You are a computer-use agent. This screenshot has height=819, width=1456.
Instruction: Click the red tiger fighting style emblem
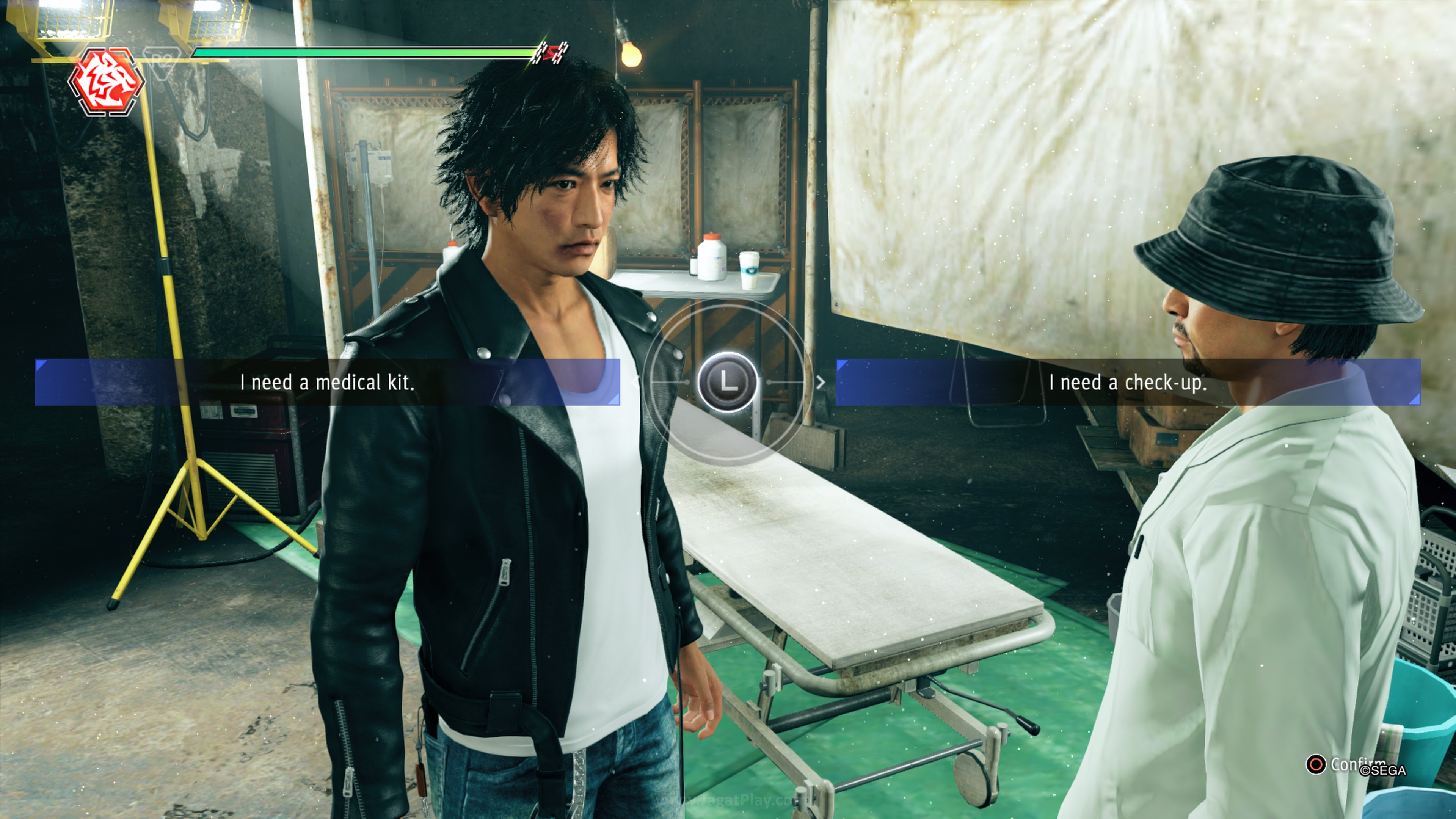[x=107, y=82]
